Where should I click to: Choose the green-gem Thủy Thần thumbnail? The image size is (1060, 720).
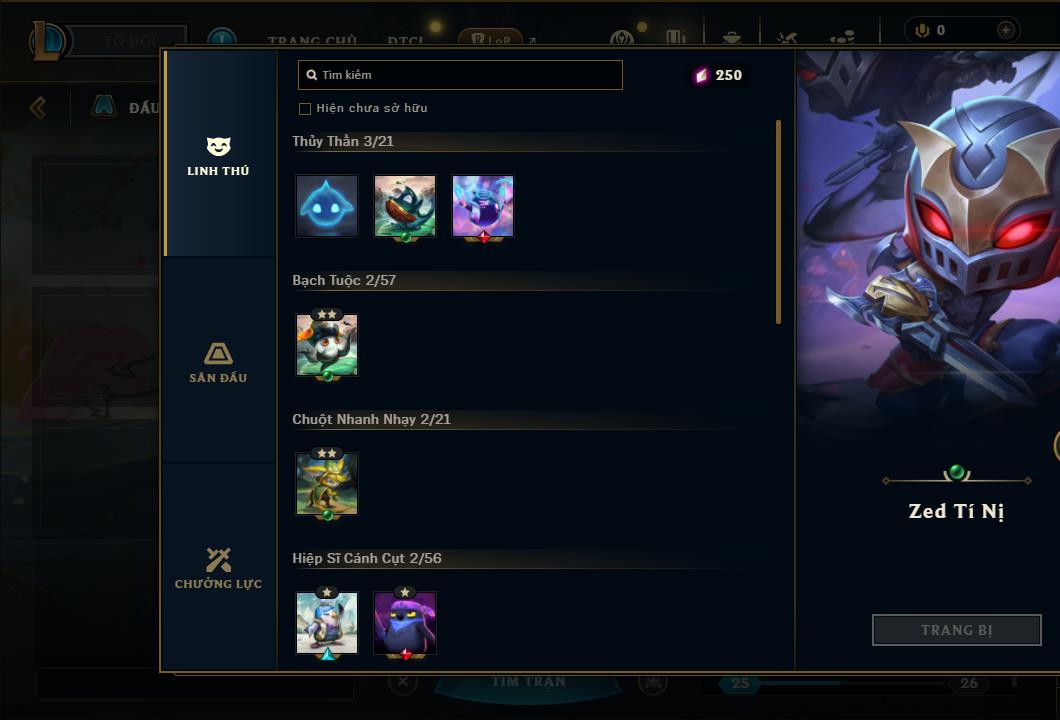405,206
